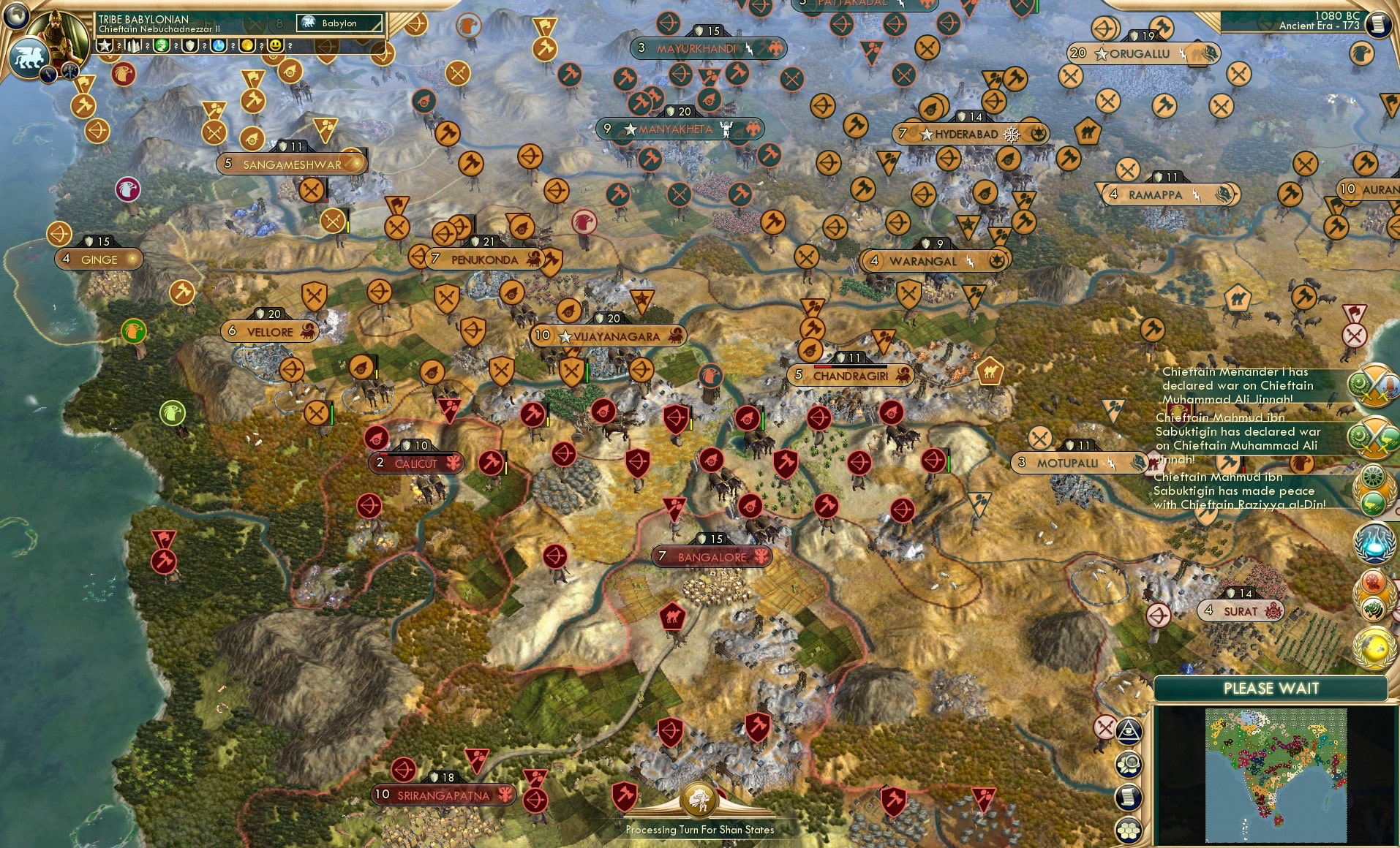Open the technology flask notification icon

point(1375,542)
